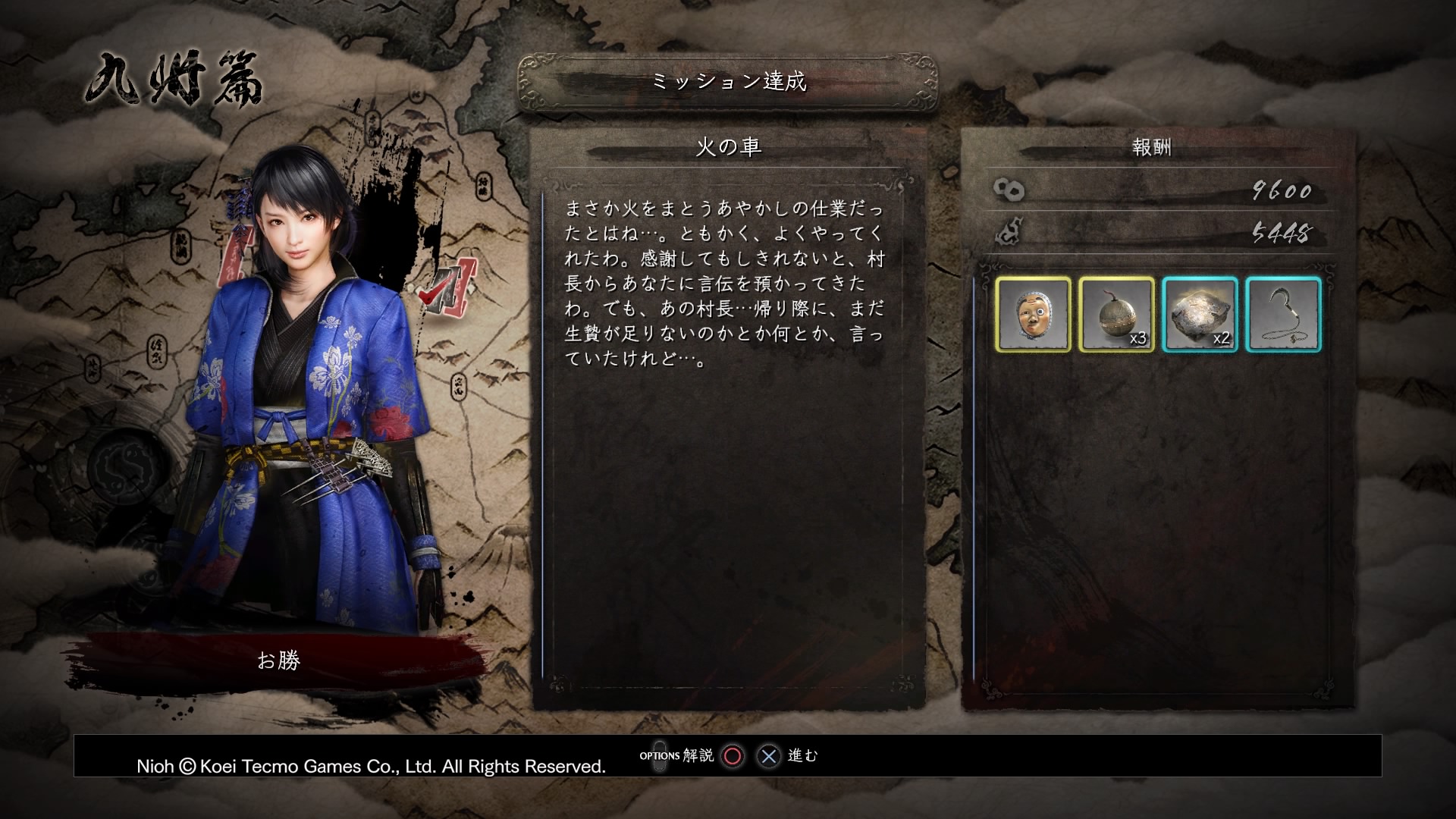Select the ore reward item marked x2
Image resolution: width=1456 pixels, height=819 pixels.
[1200, 315]
